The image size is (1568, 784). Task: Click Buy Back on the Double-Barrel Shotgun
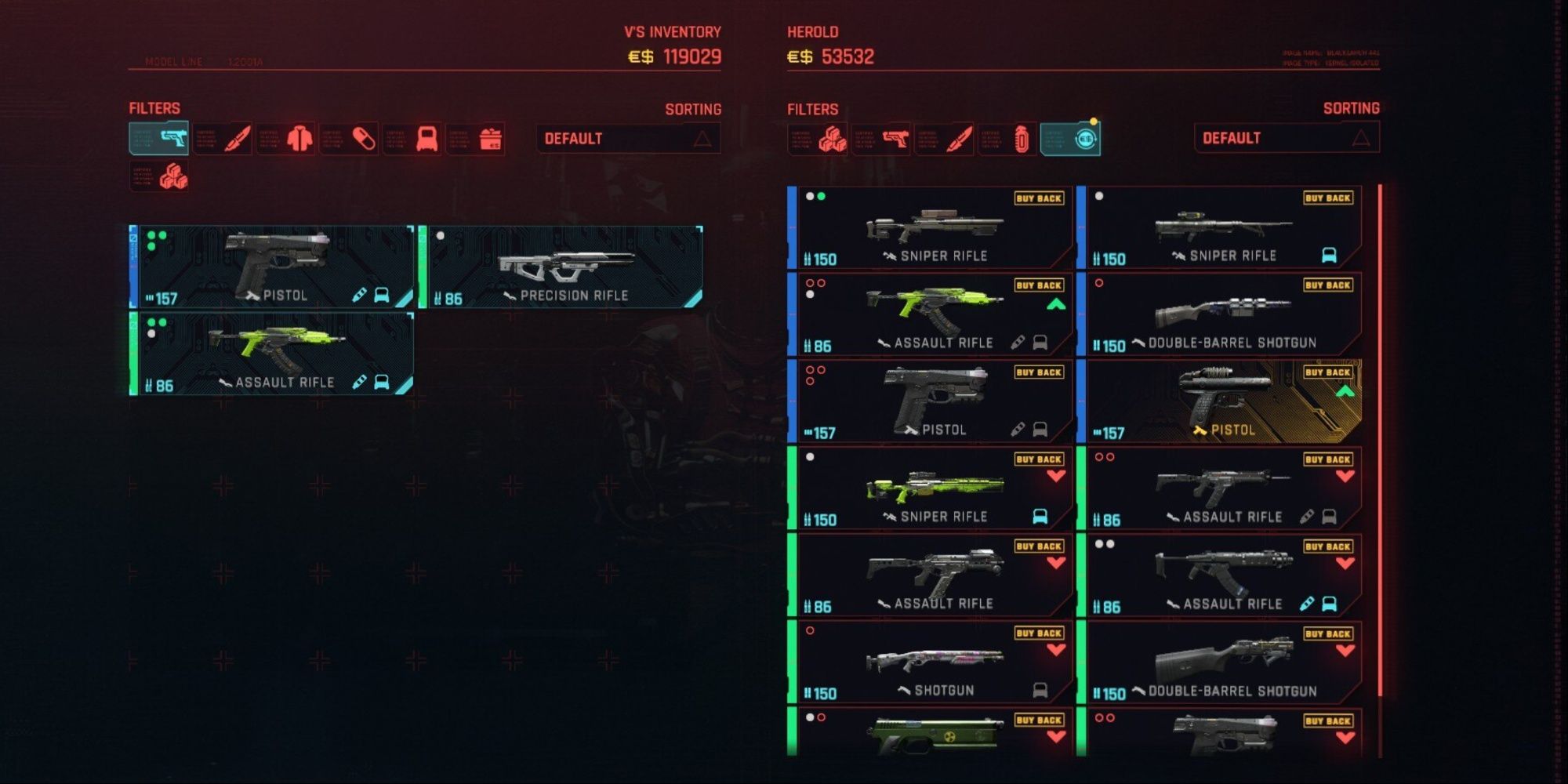pos(1327,286)
